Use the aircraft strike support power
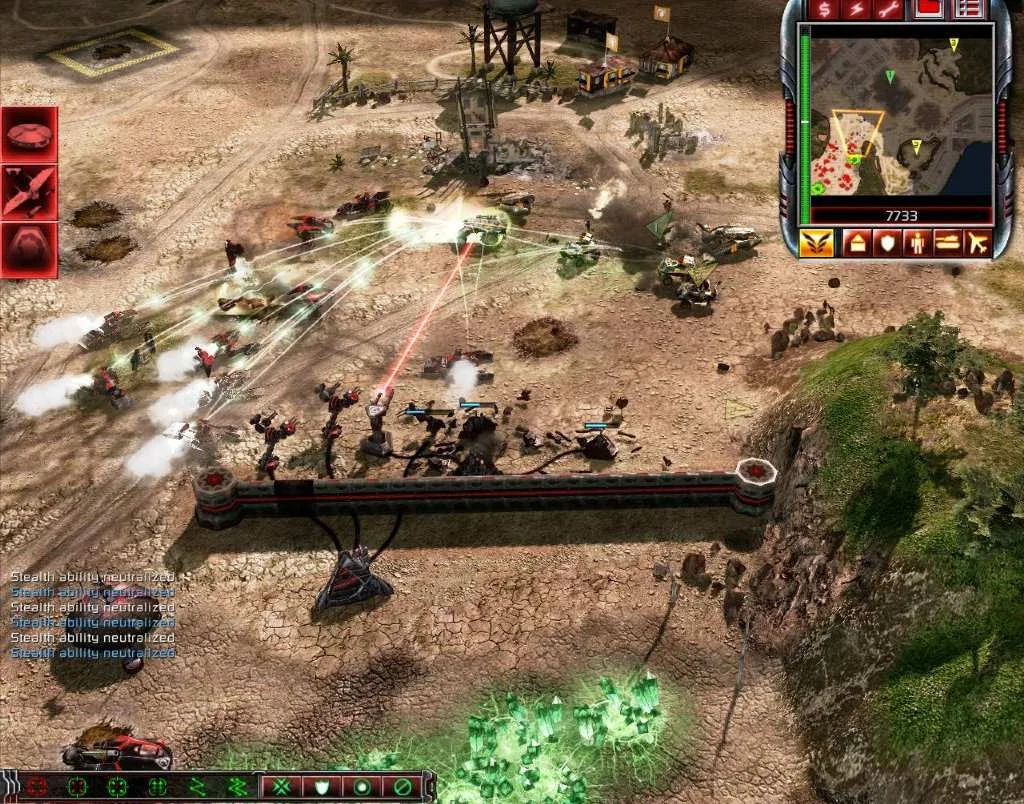The width and height of the screenshot is (1024, 804). pos(30,193)
